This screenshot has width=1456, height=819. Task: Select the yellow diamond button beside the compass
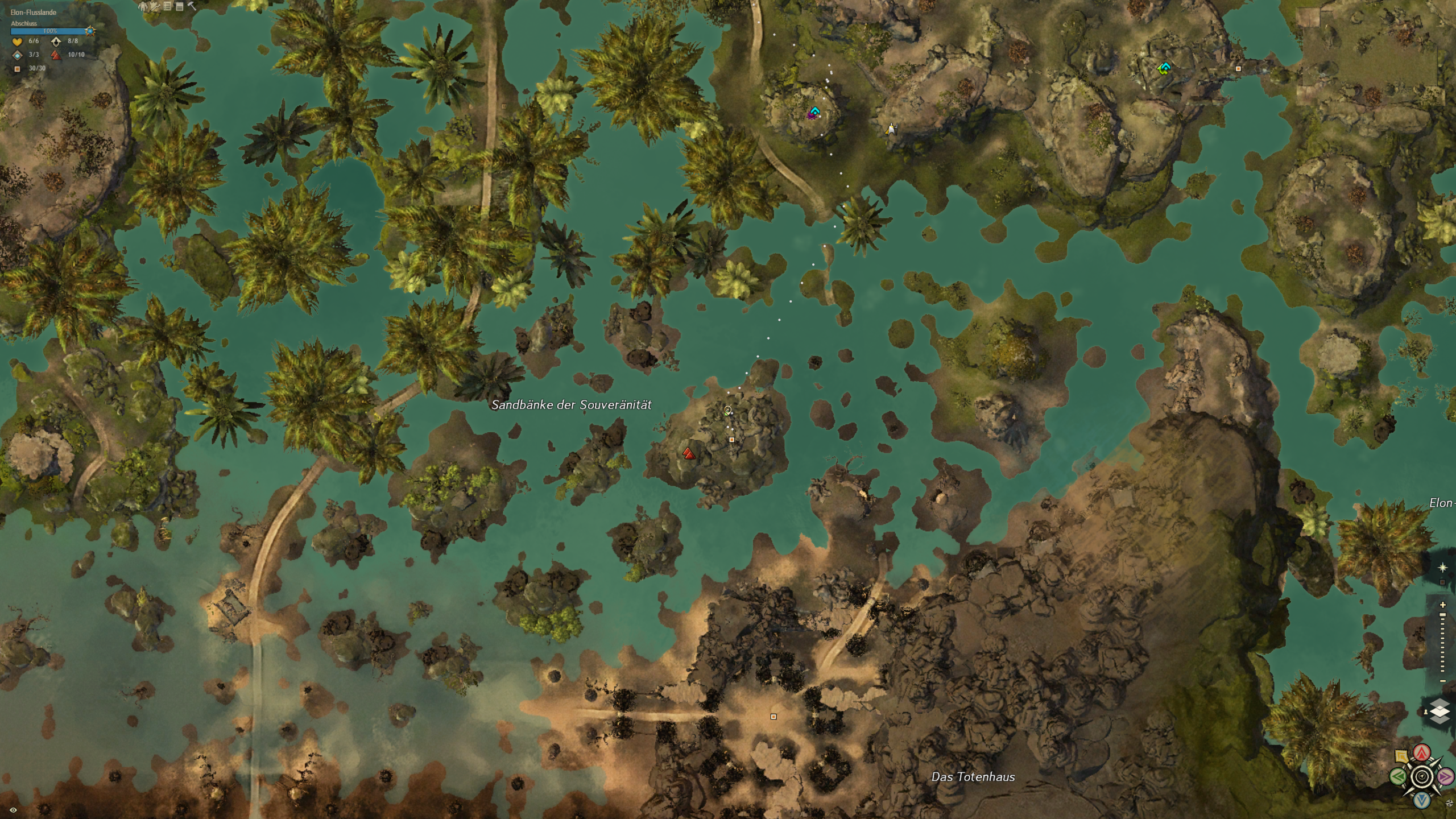[1401, 756]
